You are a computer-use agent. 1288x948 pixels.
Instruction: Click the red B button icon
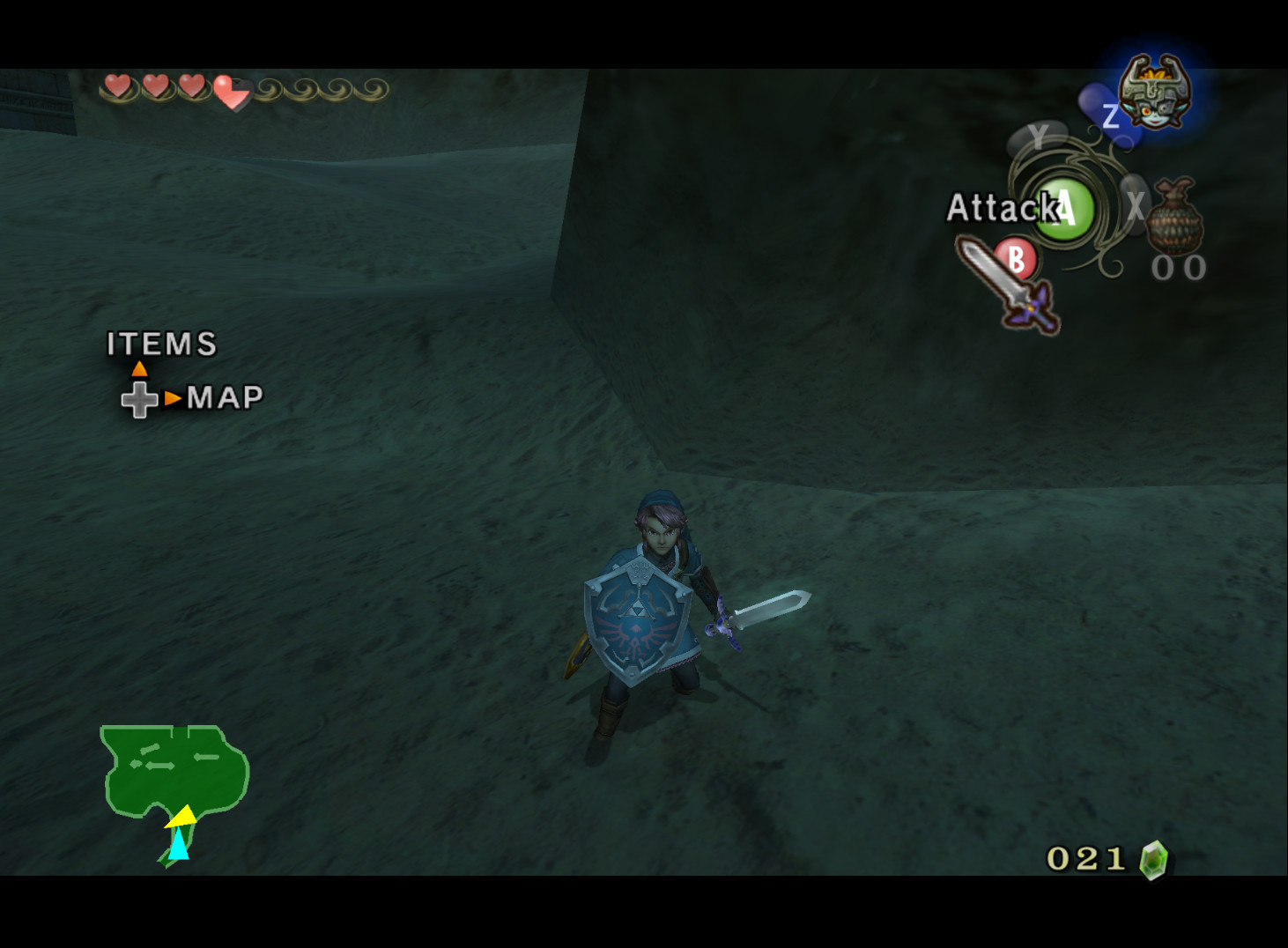point(1018,260)
